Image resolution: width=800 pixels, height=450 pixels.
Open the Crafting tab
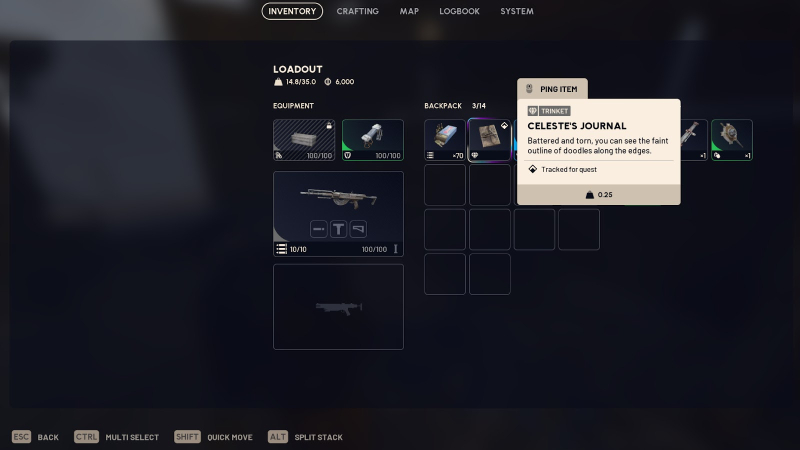(x=357, y=11)
